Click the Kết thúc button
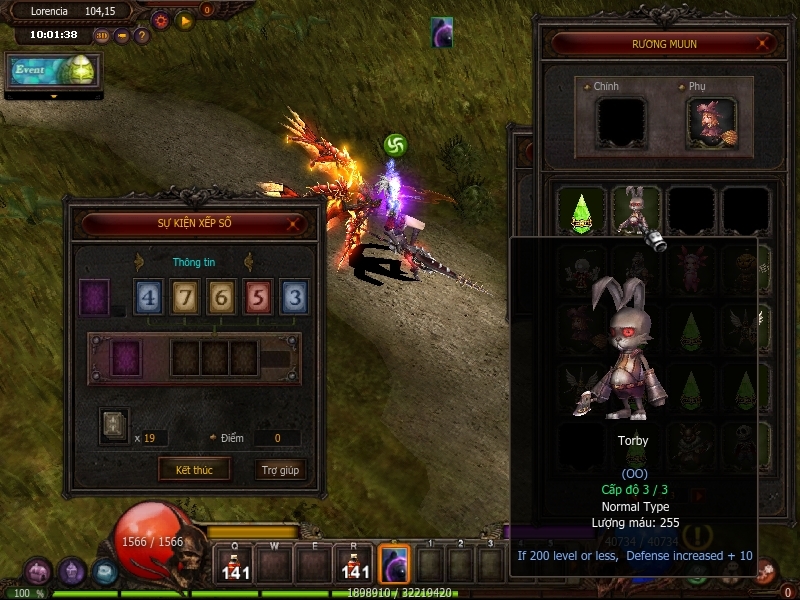 [x=193, y=469]
